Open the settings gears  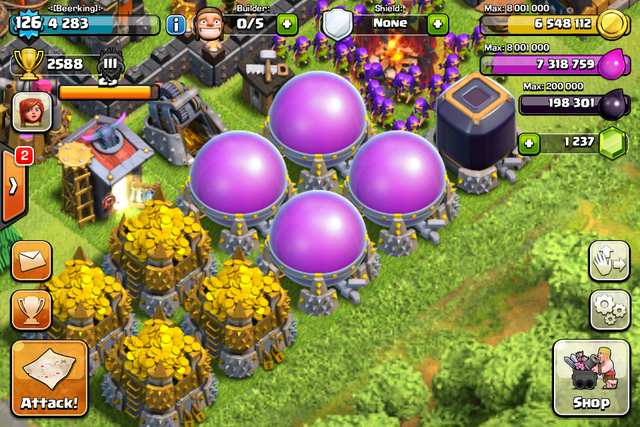point(609,309)
